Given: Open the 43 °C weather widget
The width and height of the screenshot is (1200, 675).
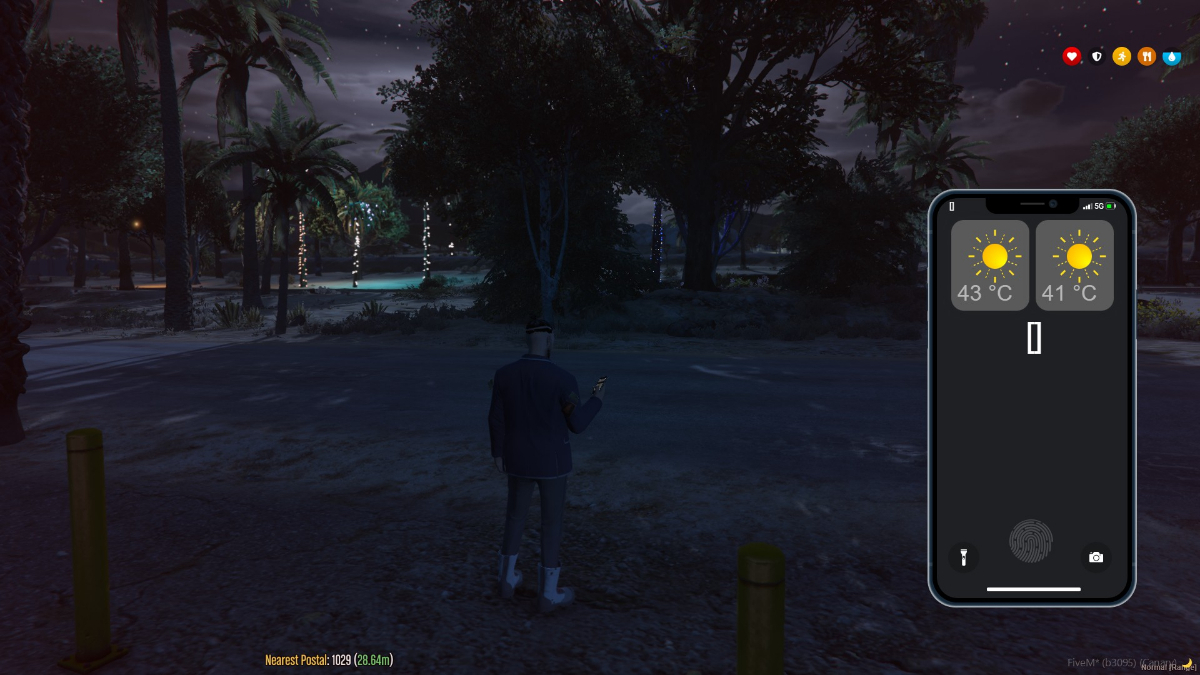Looking at the screenshot, I should click(x=989, y=265).
